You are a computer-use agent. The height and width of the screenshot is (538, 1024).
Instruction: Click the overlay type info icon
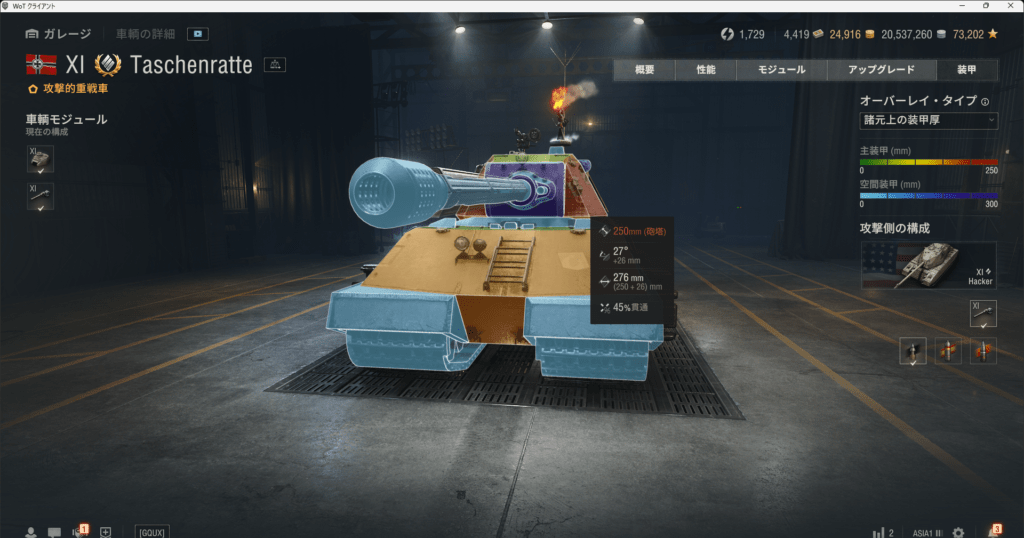click(x=985, y=101)
